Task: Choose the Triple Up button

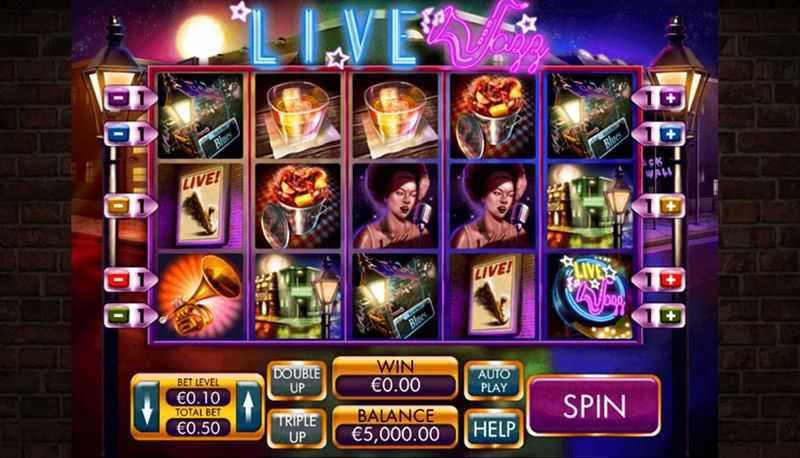Action: click(297, 428)
